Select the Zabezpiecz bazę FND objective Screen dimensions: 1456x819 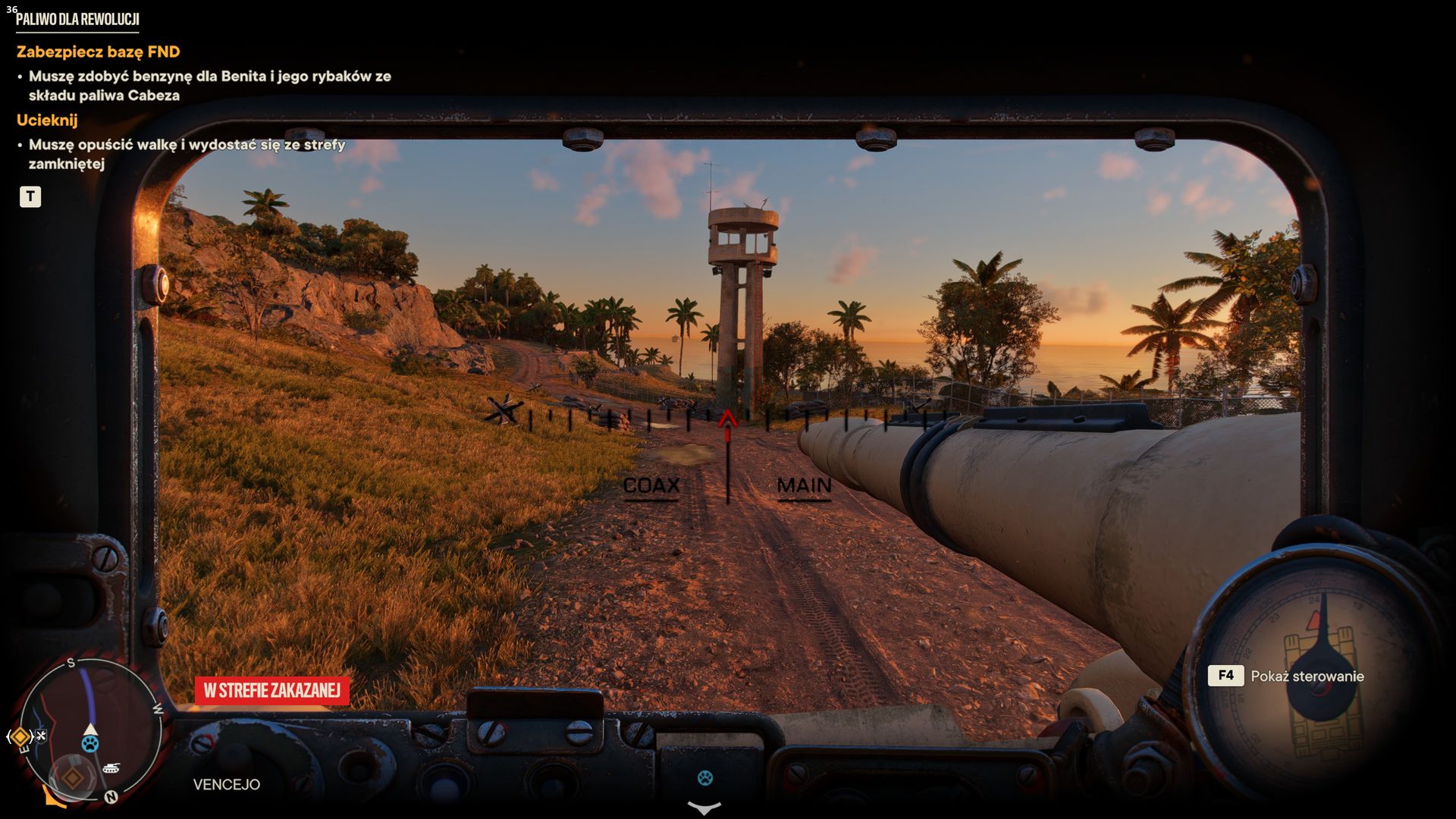click(99, 52)
